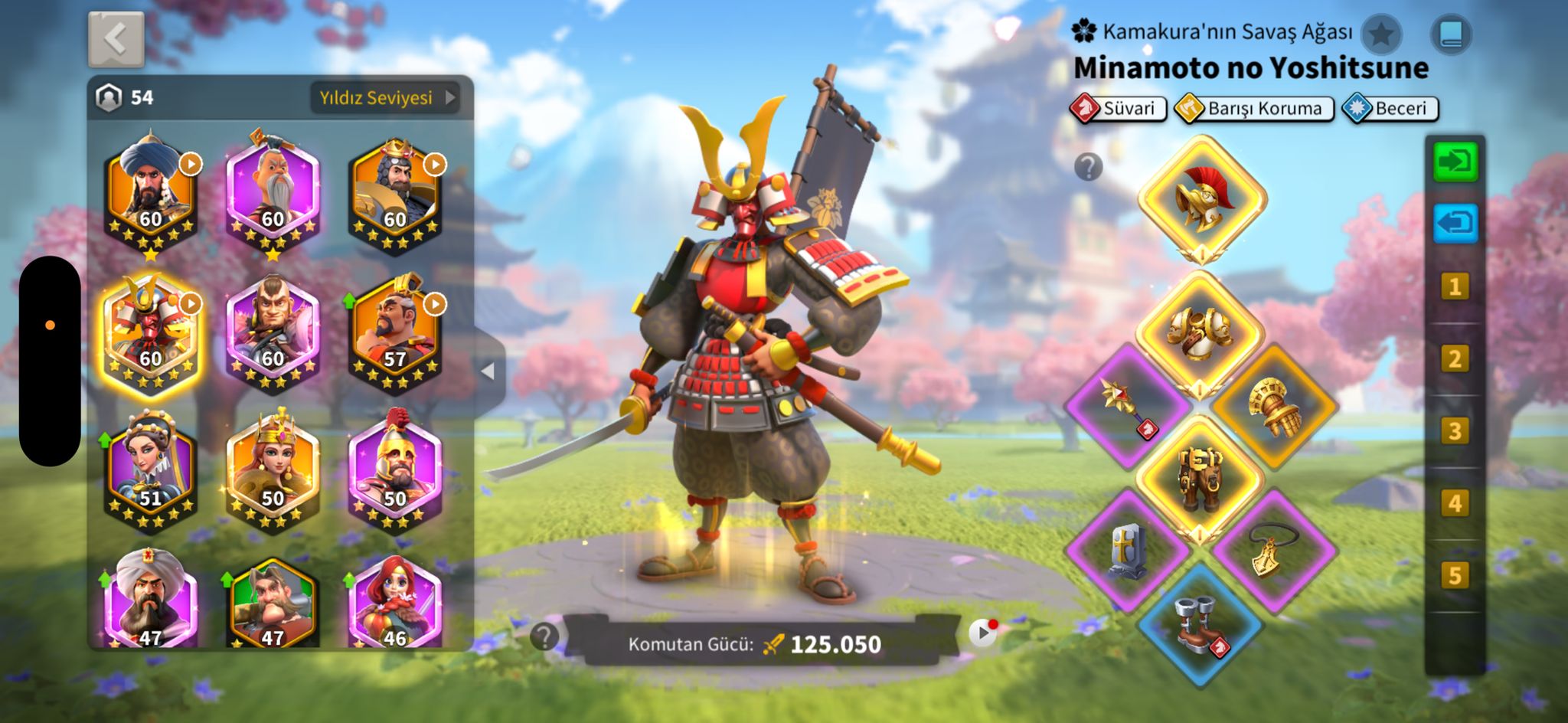The width and height of the screenshot is (1568, 723).
Task: Select the golden chest armor slot
Action: coord(1200,333)
